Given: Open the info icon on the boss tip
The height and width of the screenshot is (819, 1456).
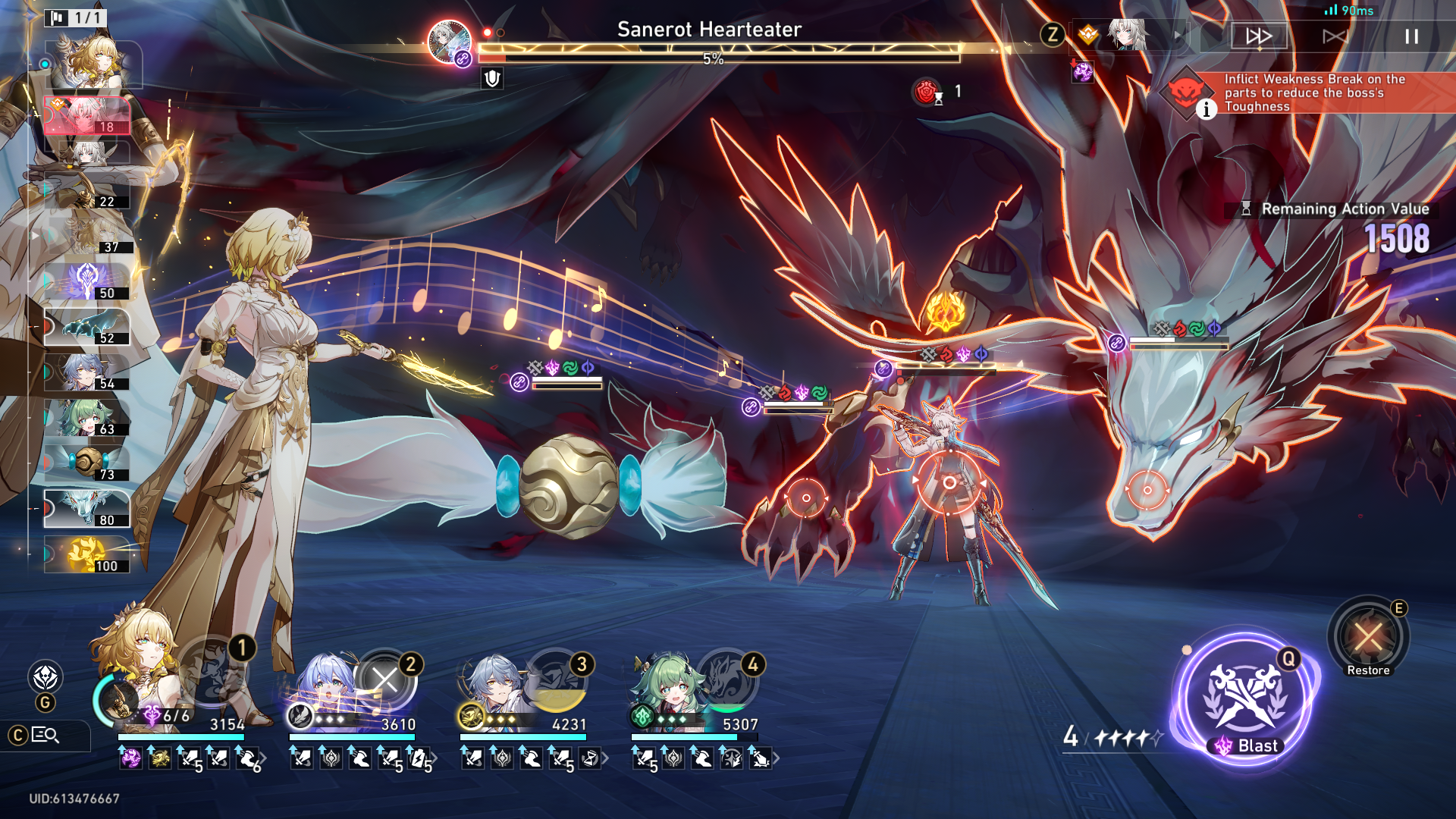Looking at the screenshot, I should (x=1207, y=110).
